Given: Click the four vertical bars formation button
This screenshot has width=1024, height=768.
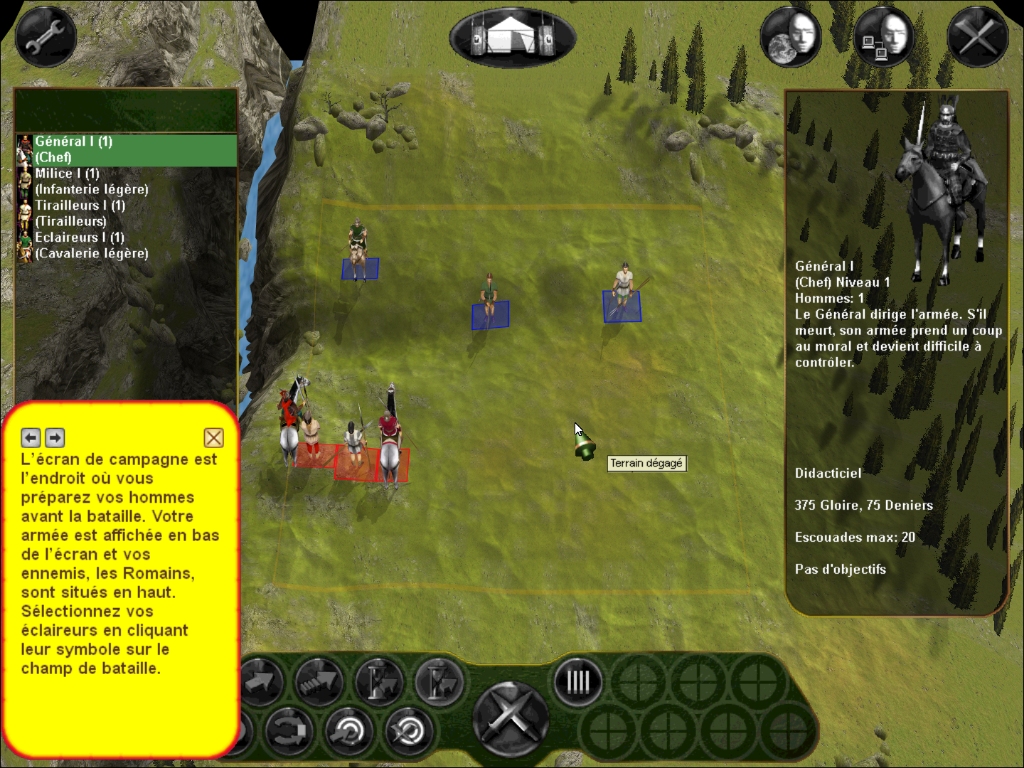Looking at the screenshot, I should 578,682.
